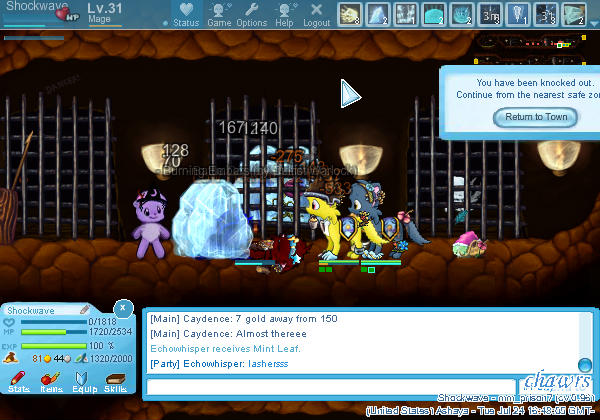Screen dimensions: 600x420
Task: Open the Items inventory
Action: (x=51, y=380)
